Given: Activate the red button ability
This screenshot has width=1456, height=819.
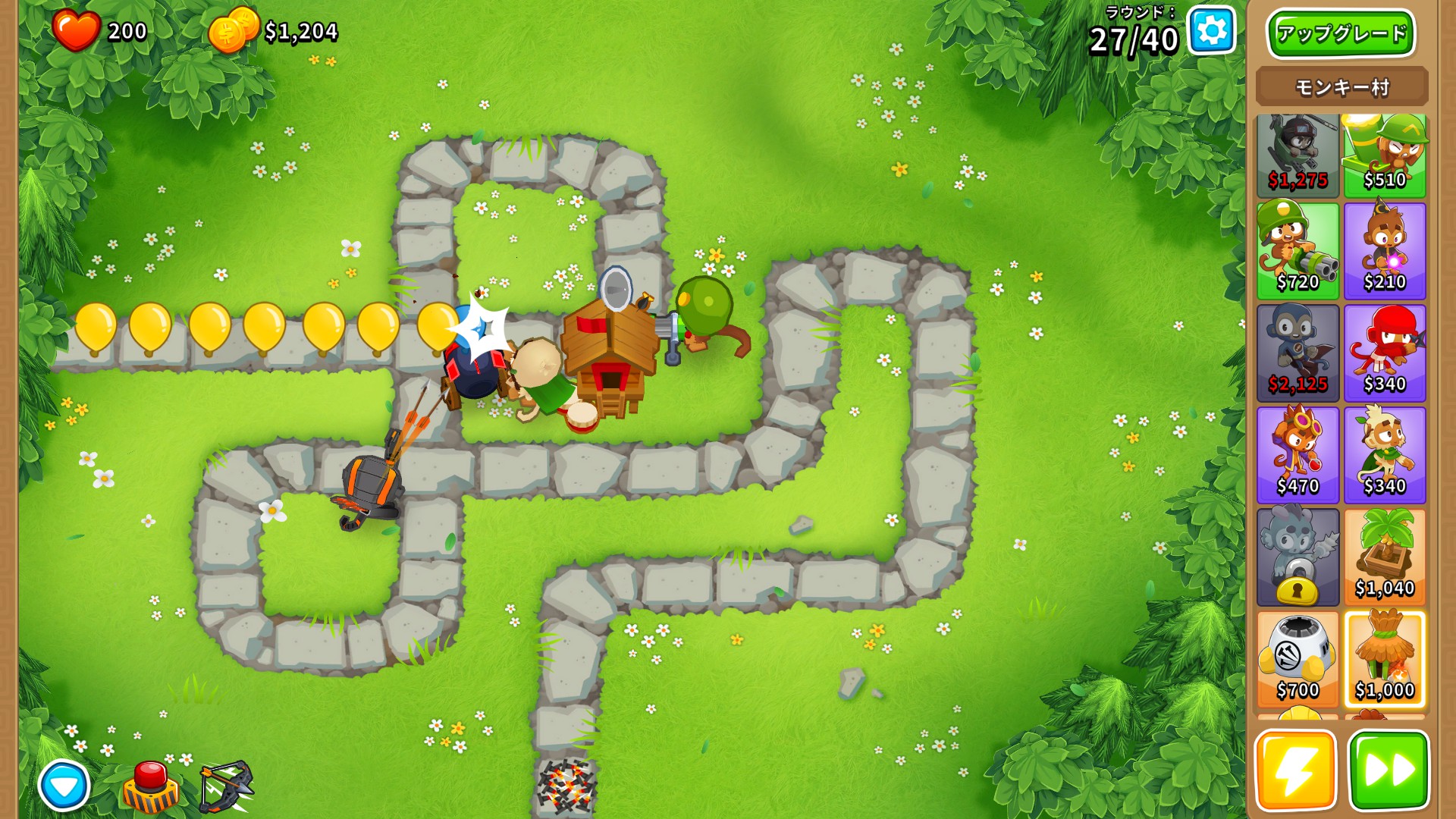Looking at the screenshot, I should [151, 787].
